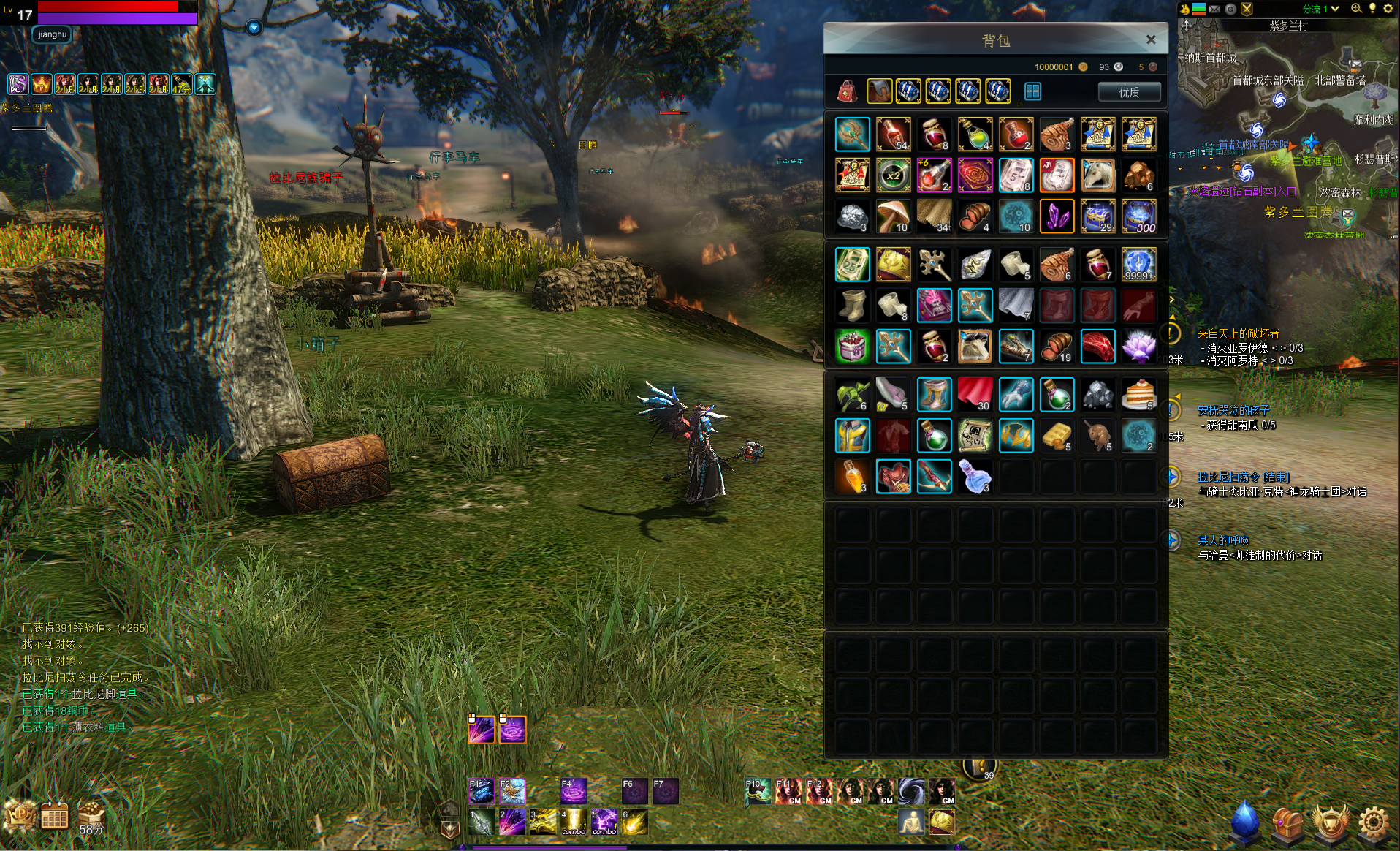
Task: Select the x2 green ring item
Action: (x=894, y=176)
